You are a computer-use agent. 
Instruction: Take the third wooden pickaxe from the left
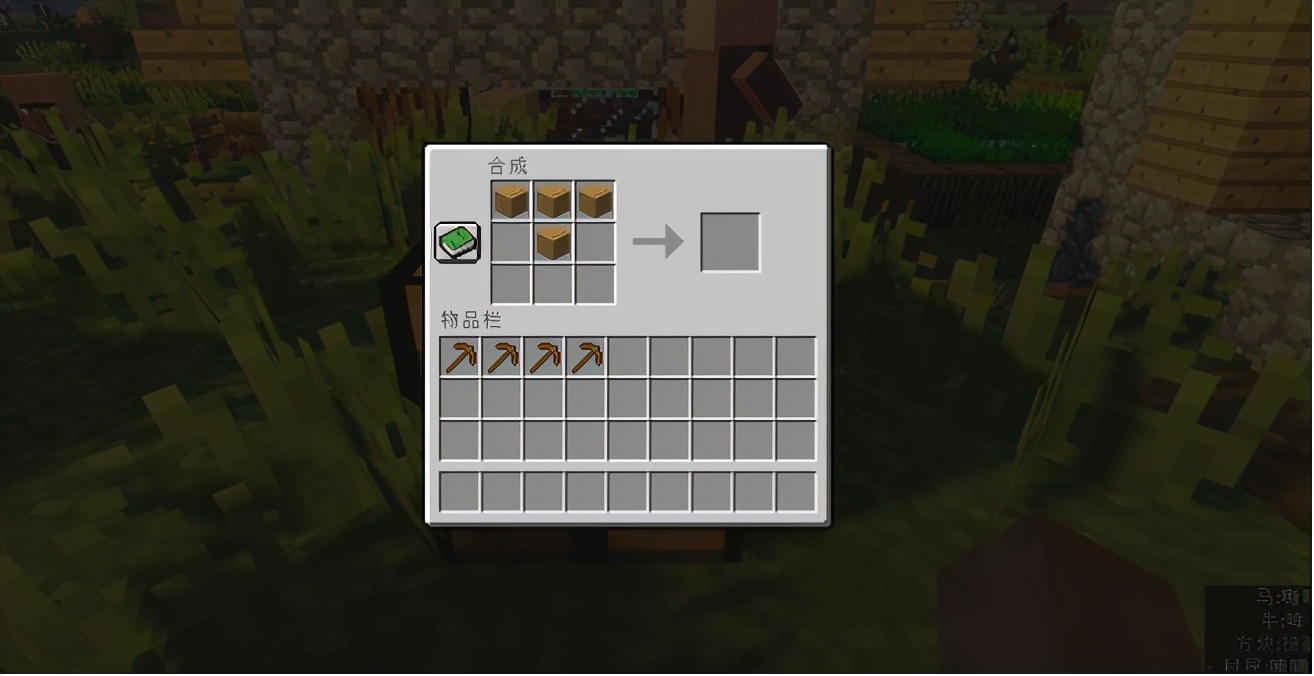tap(544, 357)
